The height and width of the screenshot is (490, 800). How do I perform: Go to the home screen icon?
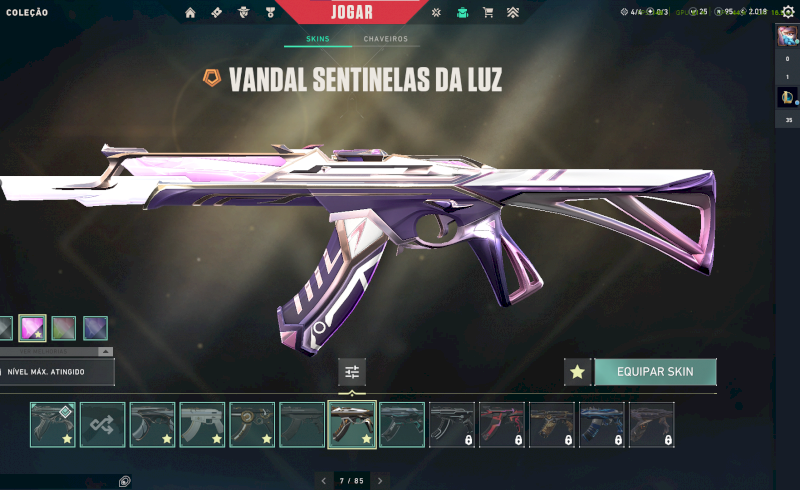[x=190, y=13]
